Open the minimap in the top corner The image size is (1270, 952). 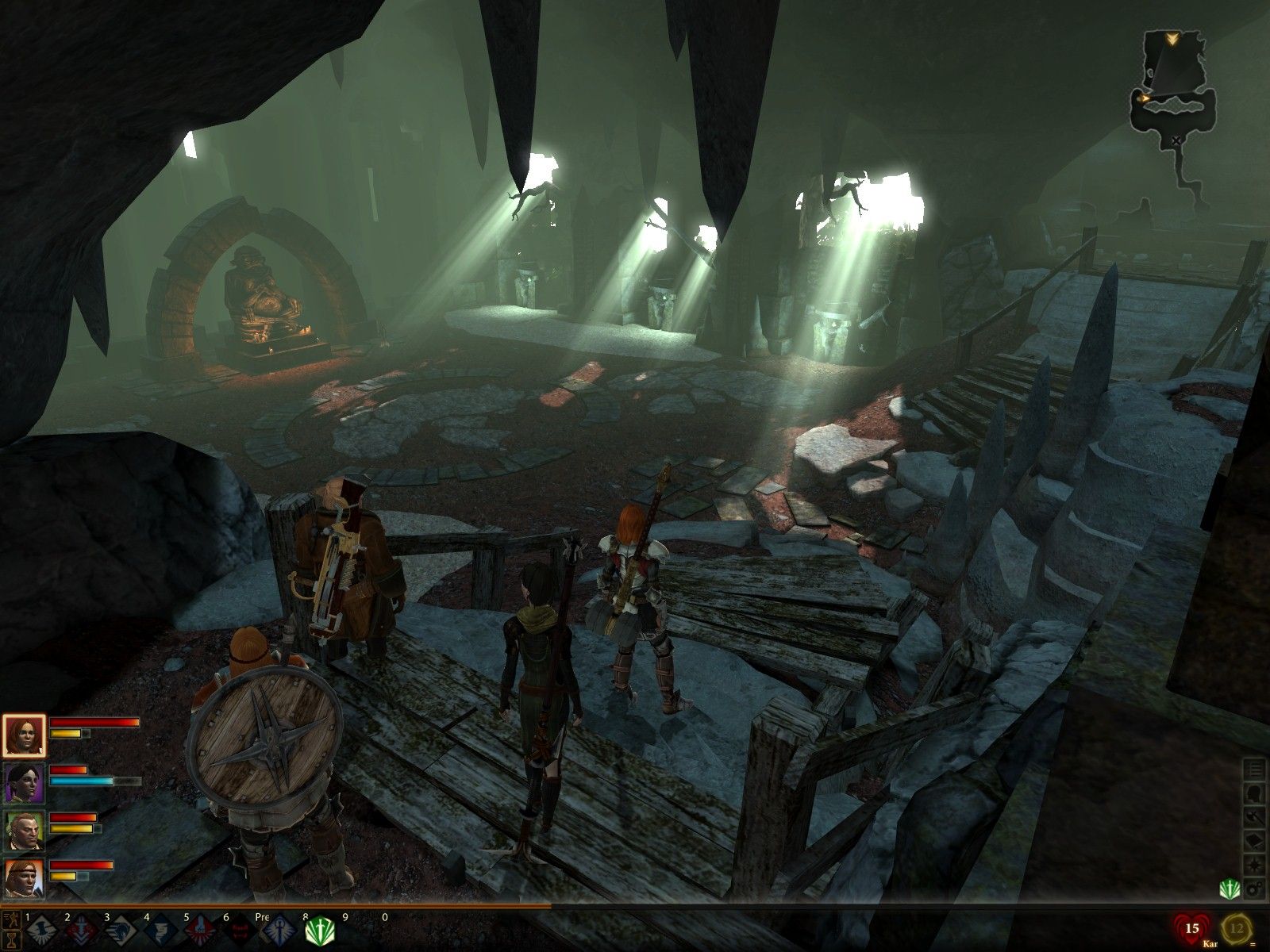[x=1173, y=87]
